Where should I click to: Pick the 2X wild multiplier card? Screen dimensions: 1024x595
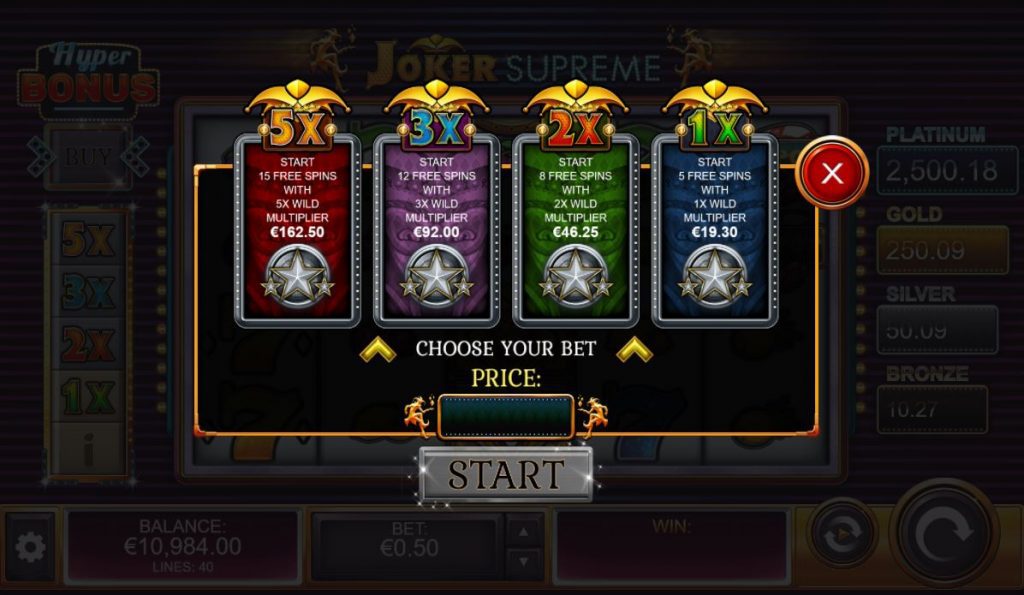click(x=575, y=230)
